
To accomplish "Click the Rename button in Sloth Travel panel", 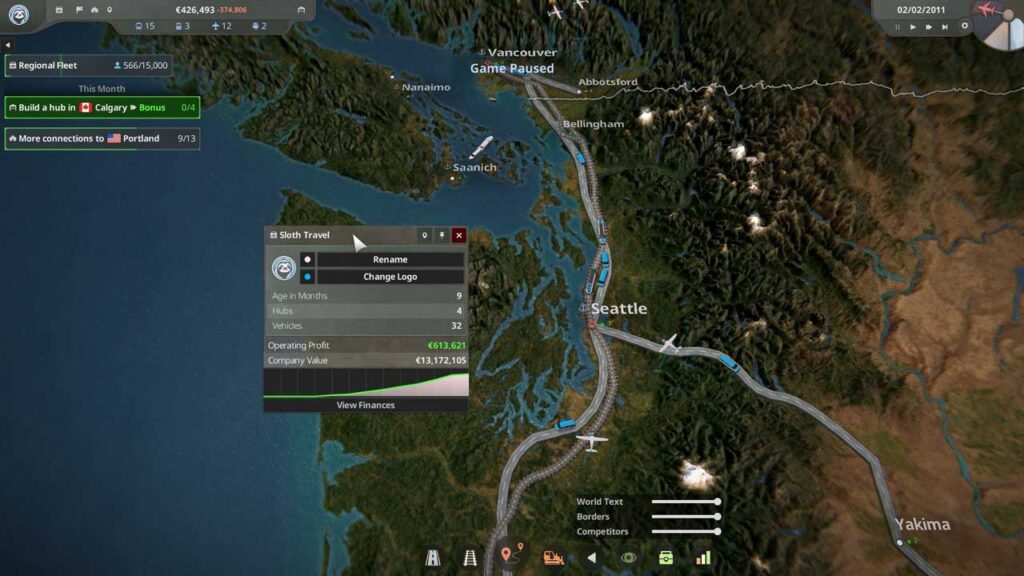I will pyautogui.click(x=390, y=259).
